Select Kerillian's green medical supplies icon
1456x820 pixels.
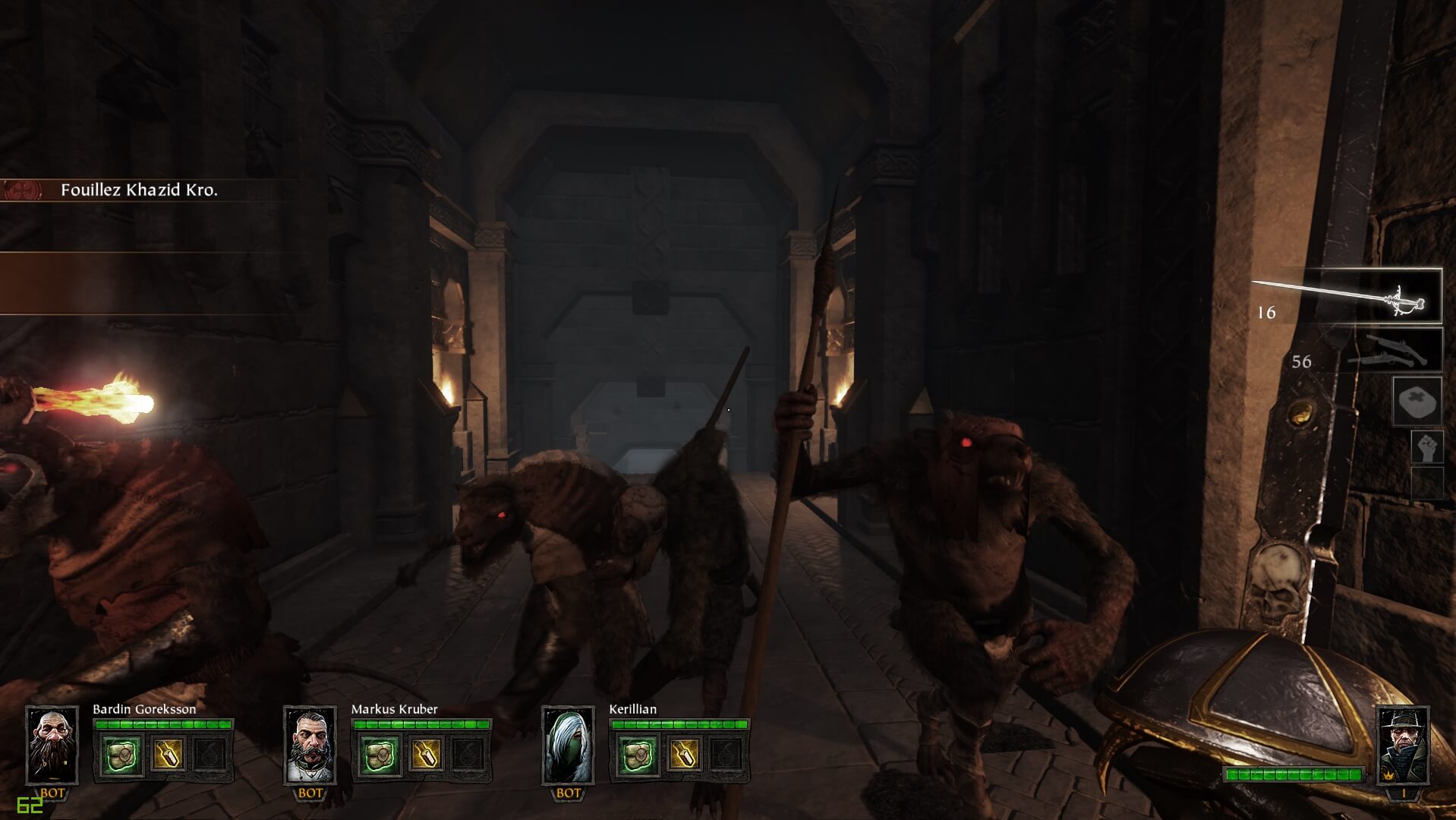coord(638,755)
